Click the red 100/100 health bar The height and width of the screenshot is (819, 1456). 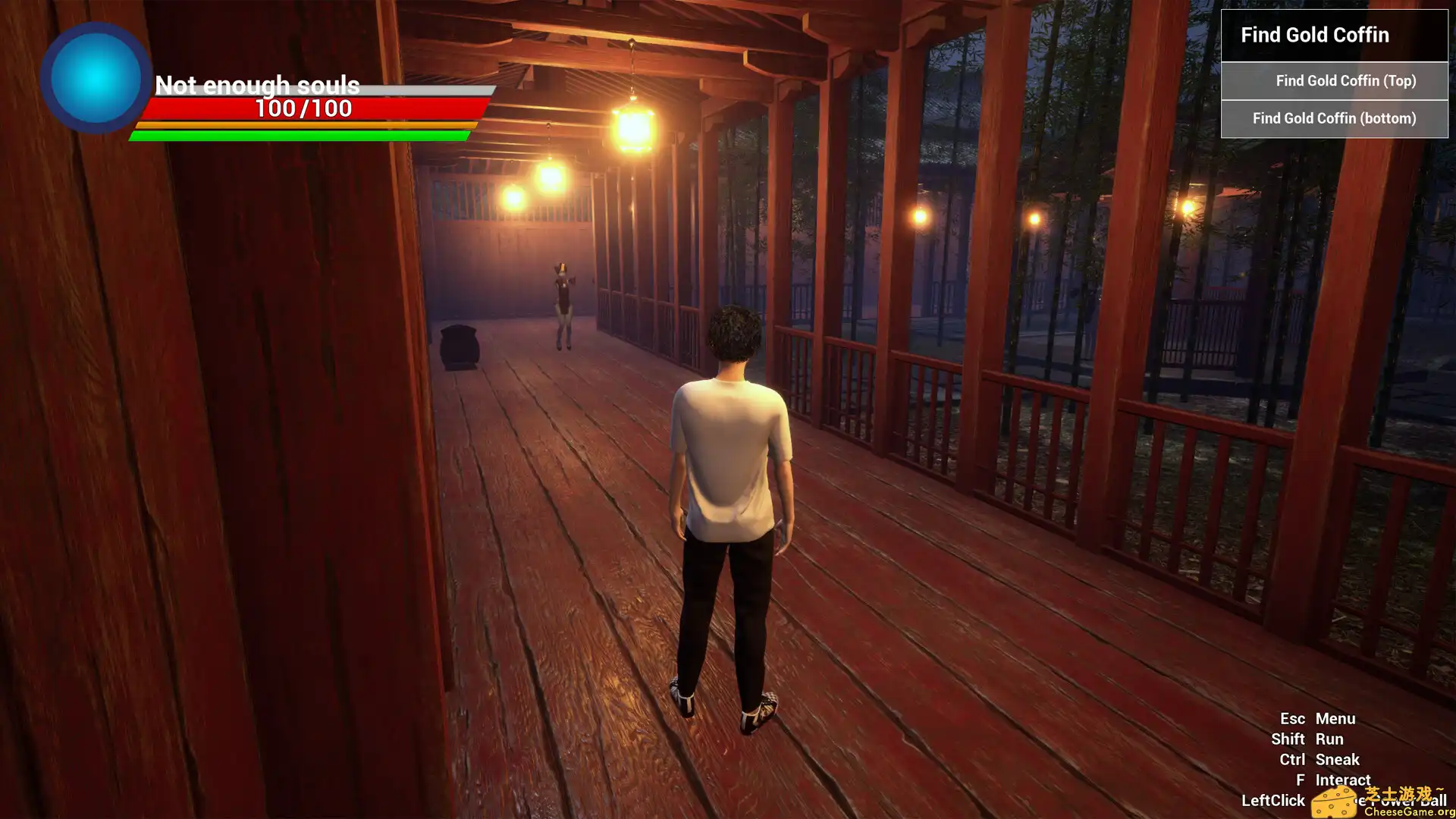coord(303,108)
